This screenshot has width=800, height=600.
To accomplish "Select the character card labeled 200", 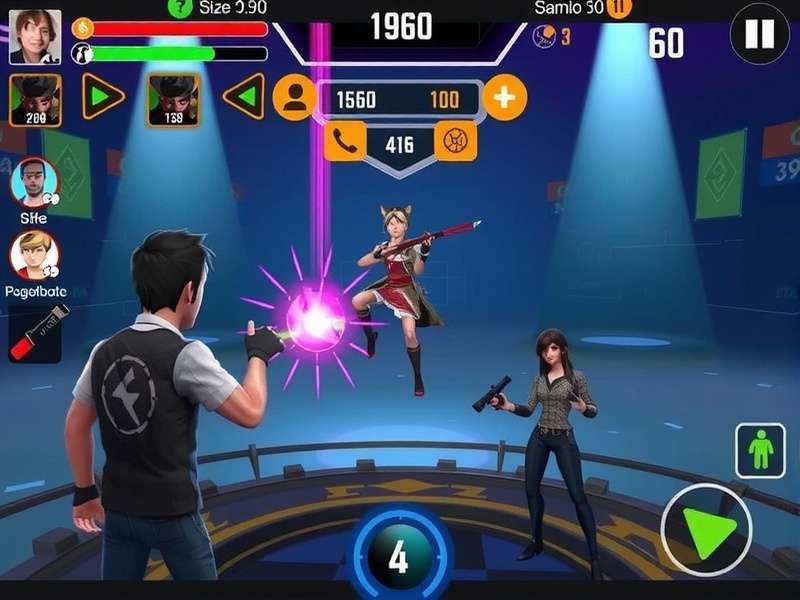I will pyautogui.click(x=35, y=100).
